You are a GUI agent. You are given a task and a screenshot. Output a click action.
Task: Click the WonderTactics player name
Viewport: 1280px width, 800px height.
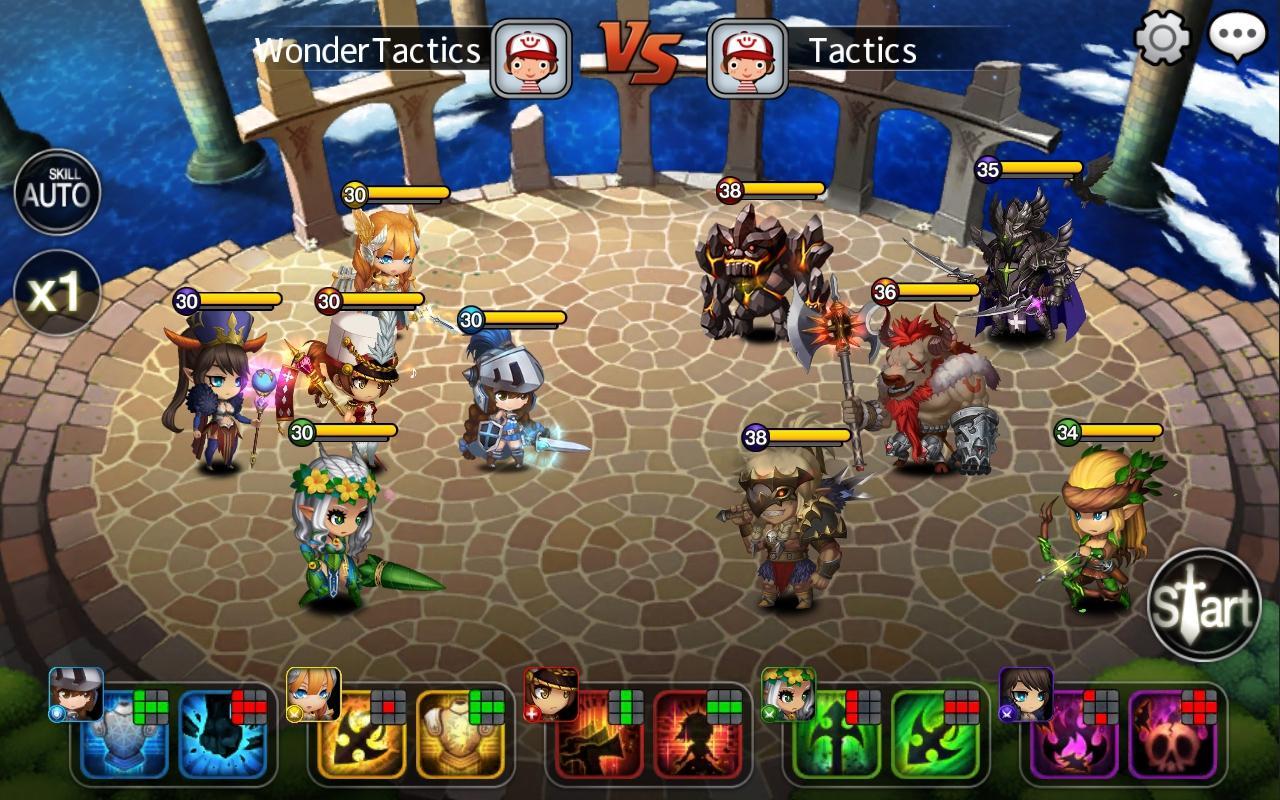[367, 50]
